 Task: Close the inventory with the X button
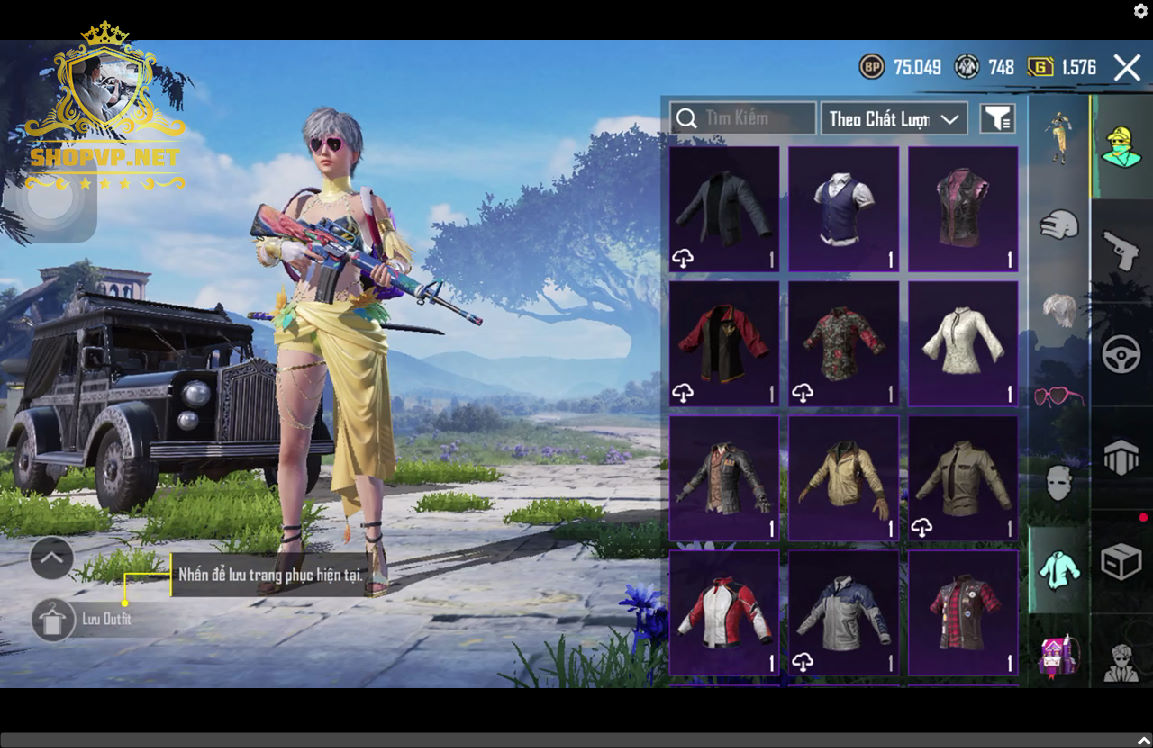pyautogui.click(x=1127, y=68)
